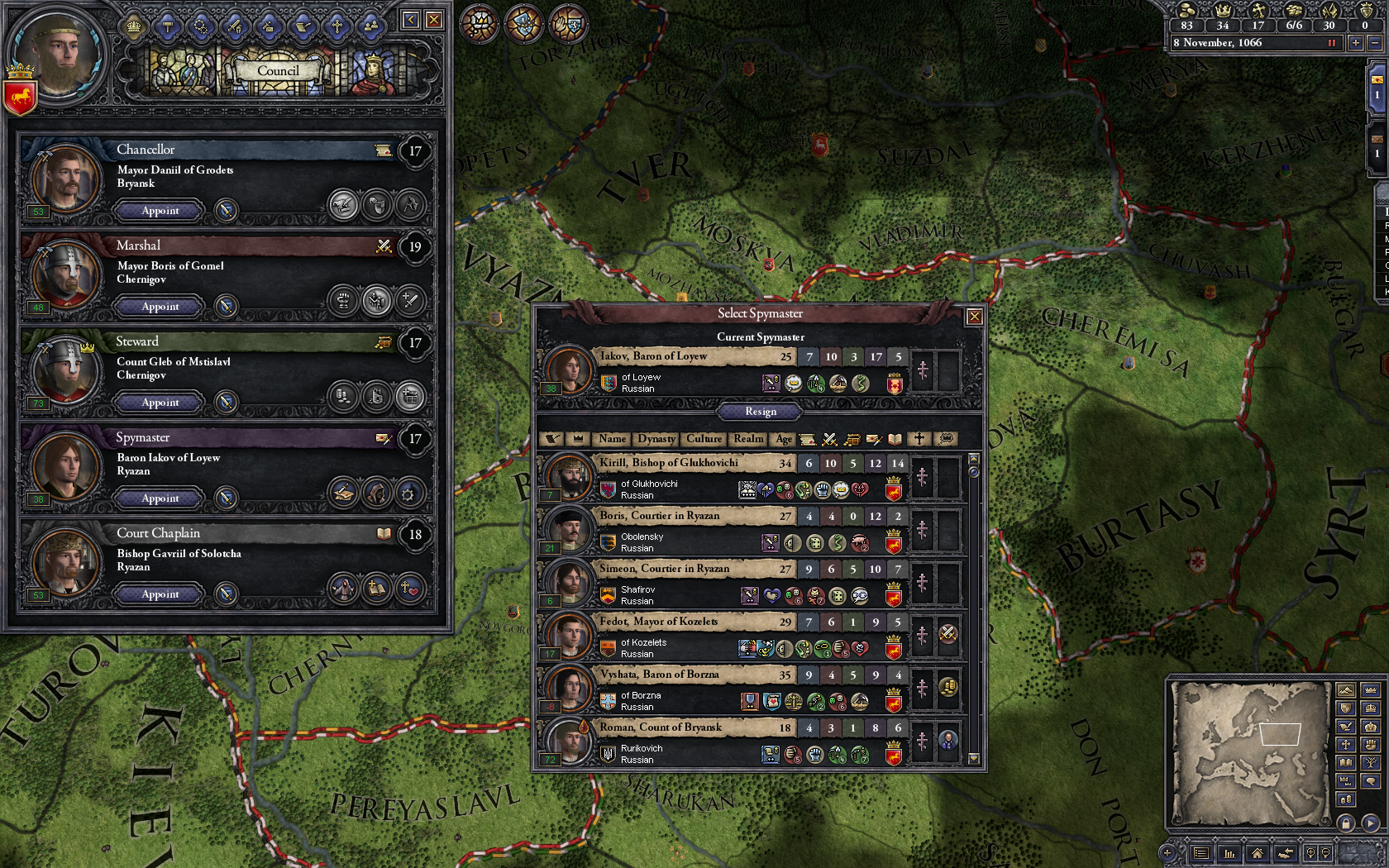1389x868 pixels.
Task: Click the Resign button for current spymaster
Action: point(761,412)
